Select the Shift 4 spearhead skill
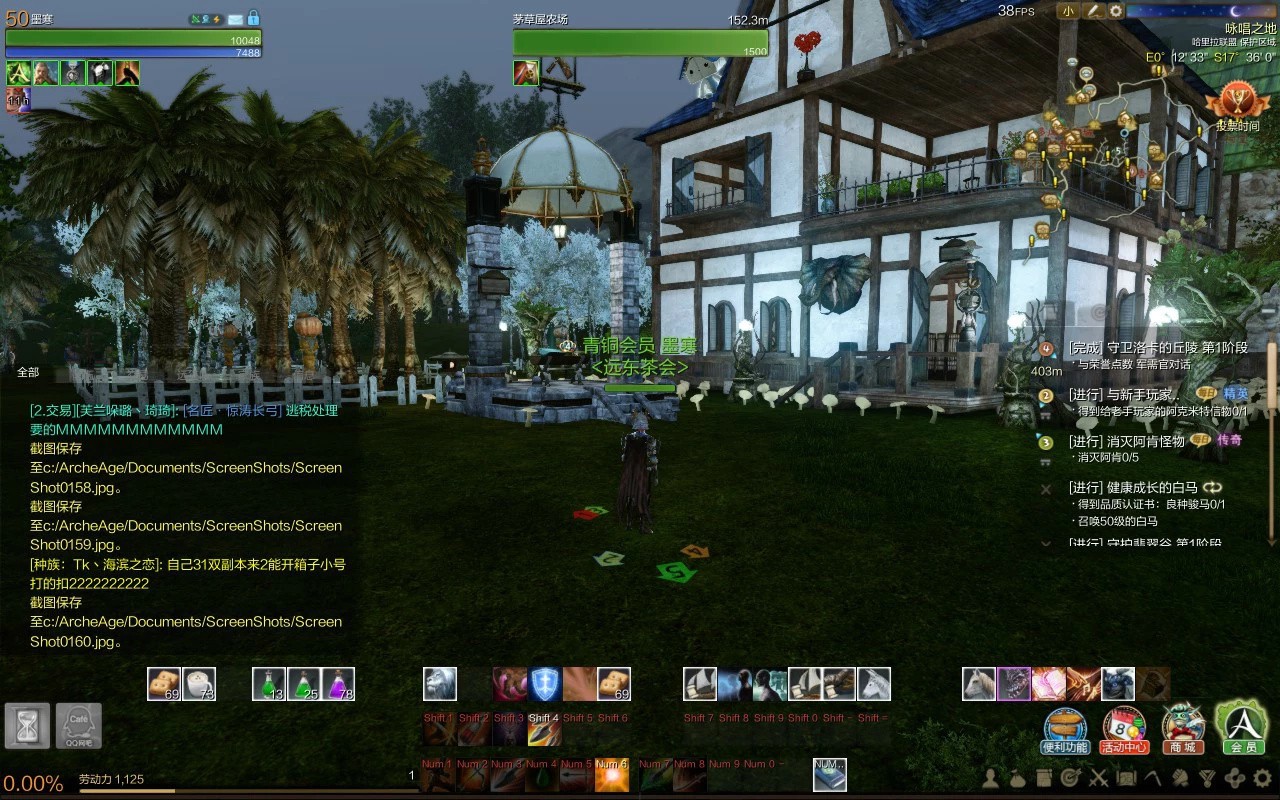 [544, 731]
